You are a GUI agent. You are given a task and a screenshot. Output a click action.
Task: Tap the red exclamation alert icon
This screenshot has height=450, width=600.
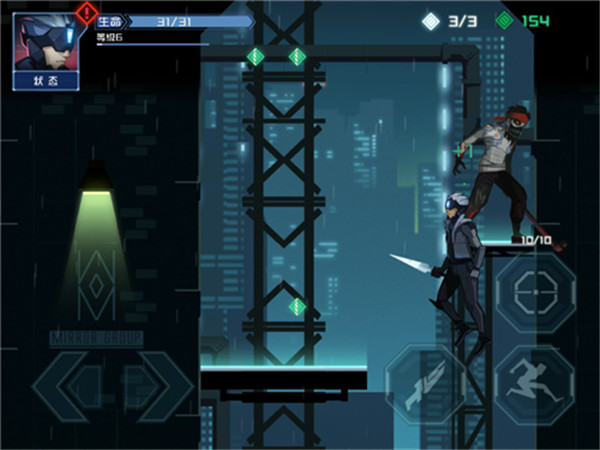click(x=86, y=13)
